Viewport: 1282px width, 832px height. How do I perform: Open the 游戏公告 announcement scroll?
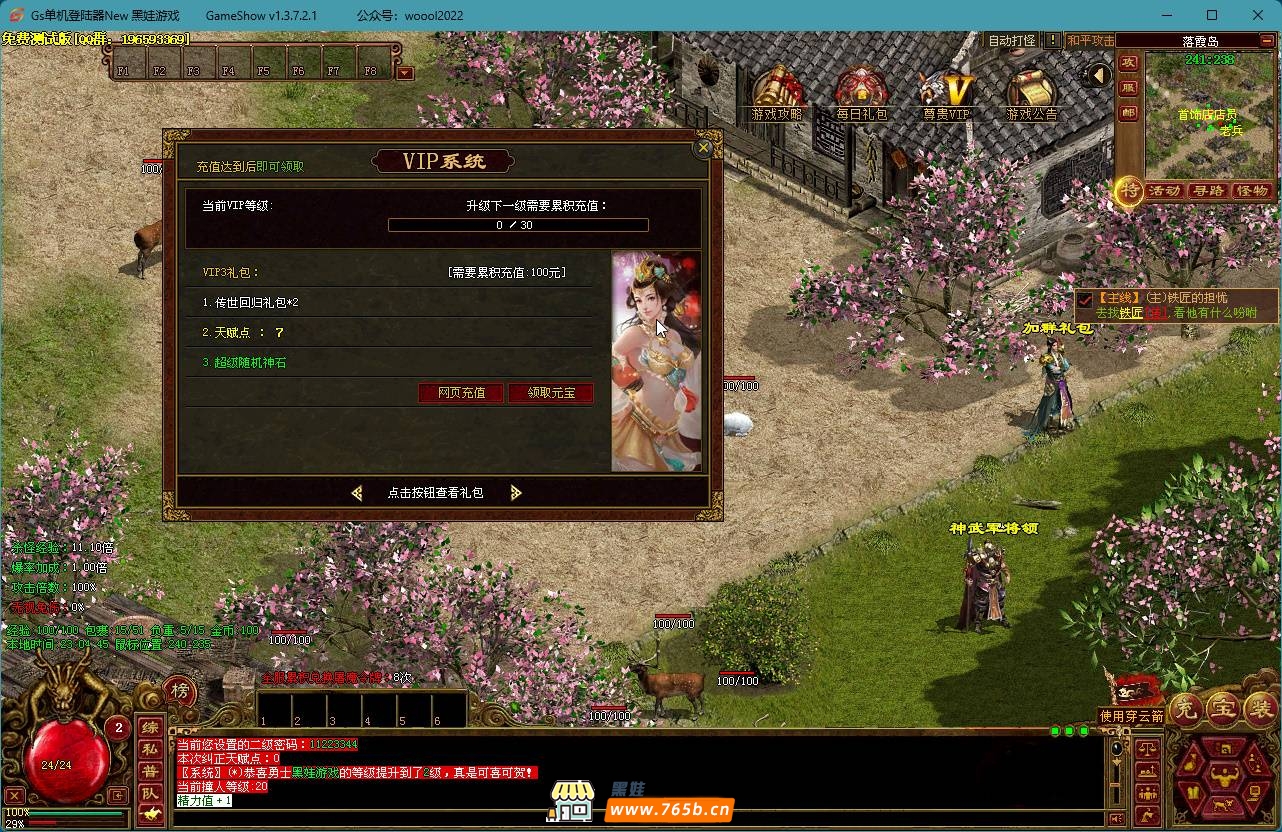[1031, 92]
